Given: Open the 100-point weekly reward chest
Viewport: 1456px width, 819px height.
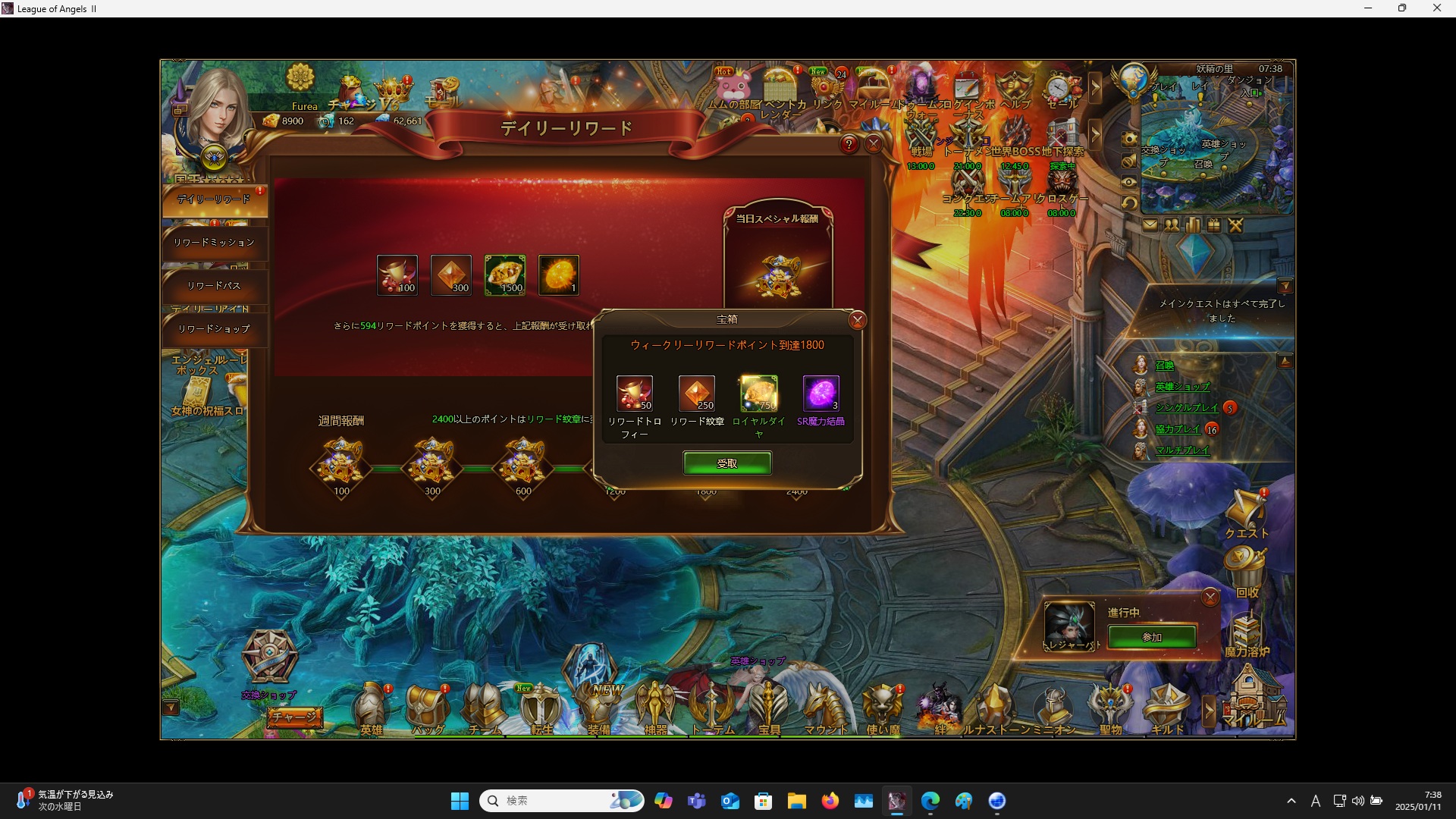Looking at the screenshot, I should (x=341, y=463).
